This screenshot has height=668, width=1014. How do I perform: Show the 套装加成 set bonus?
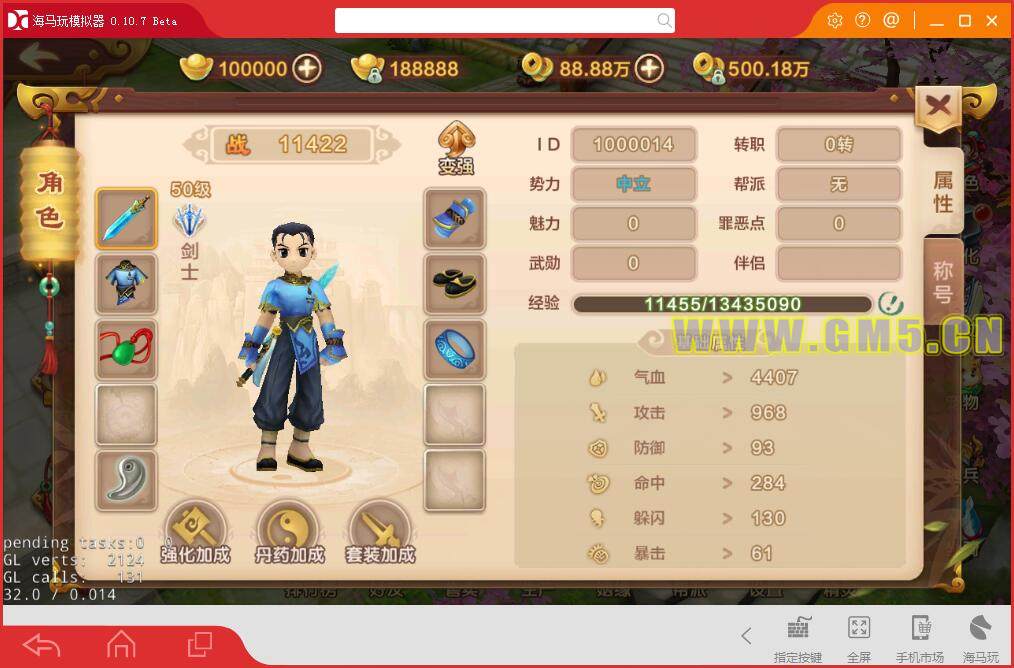pos(380,532)
